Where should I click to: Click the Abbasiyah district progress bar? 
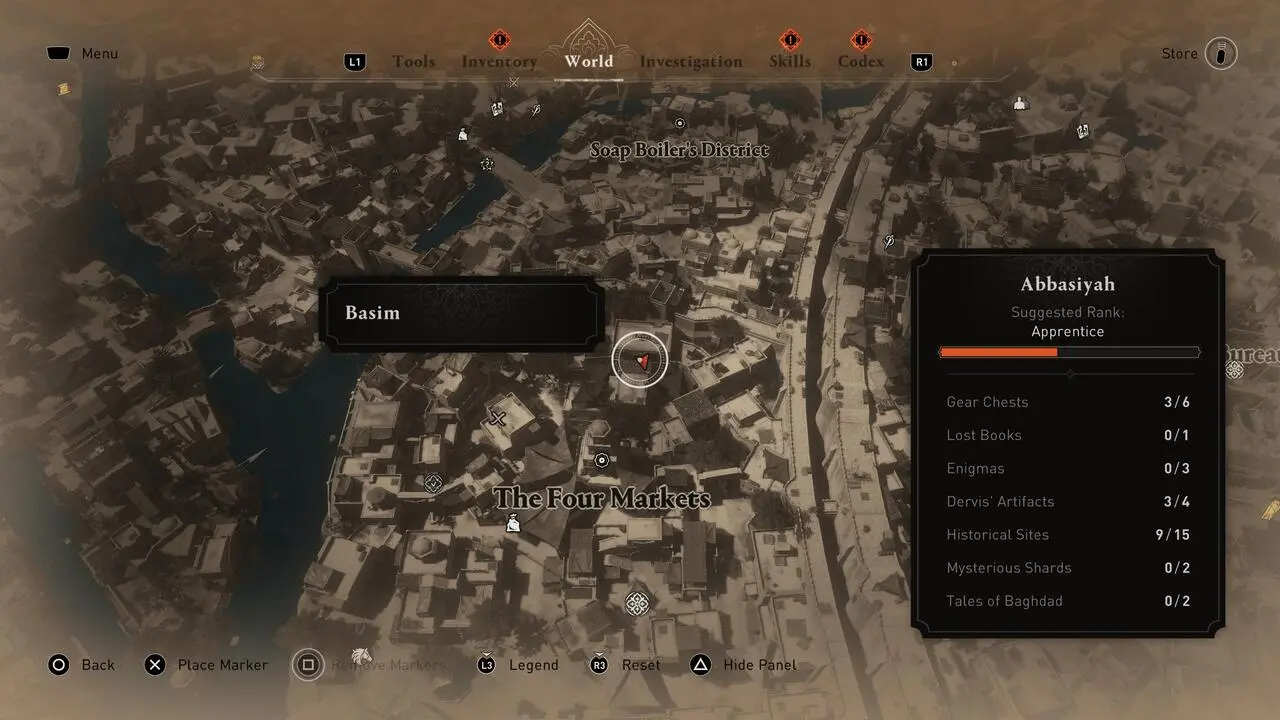pos(1068,351)
